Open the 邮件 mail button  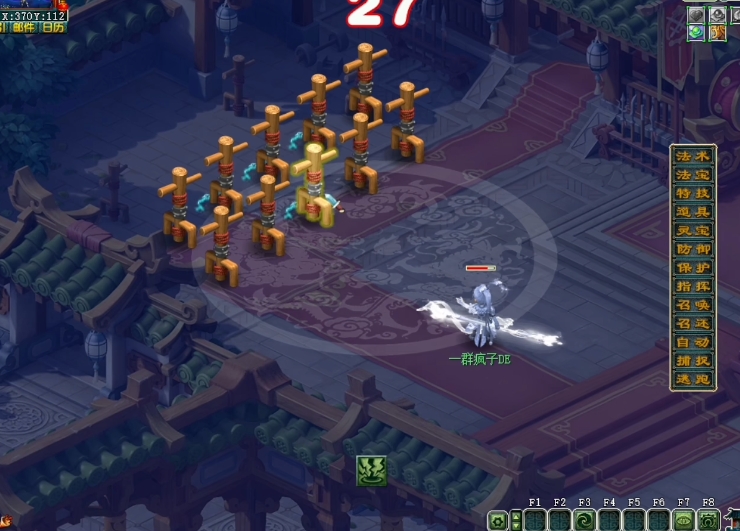23,28
